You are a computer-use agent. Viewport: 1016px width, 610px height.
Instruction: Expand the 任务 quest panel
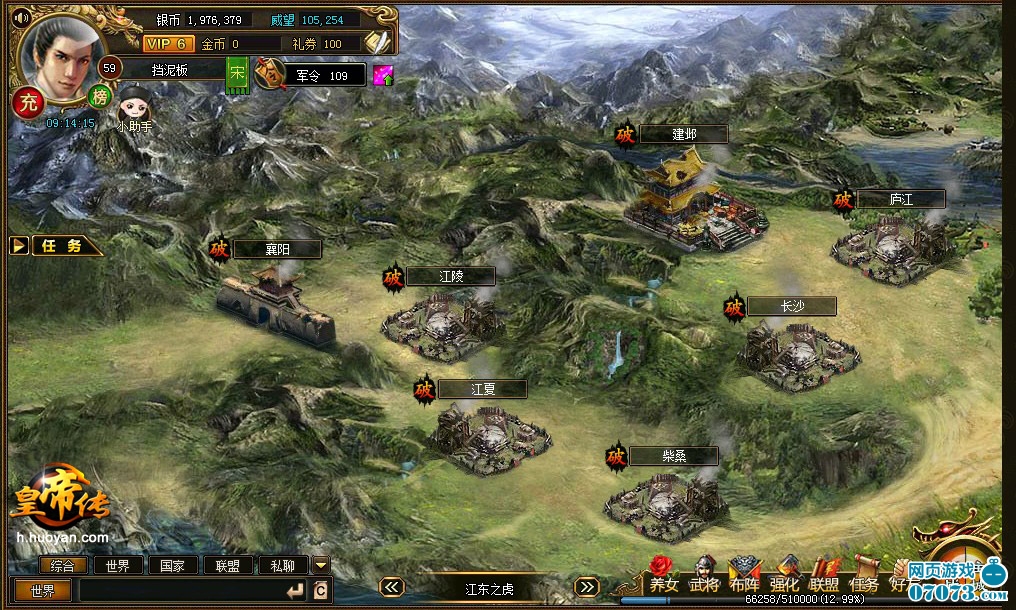tap(58, 246)
